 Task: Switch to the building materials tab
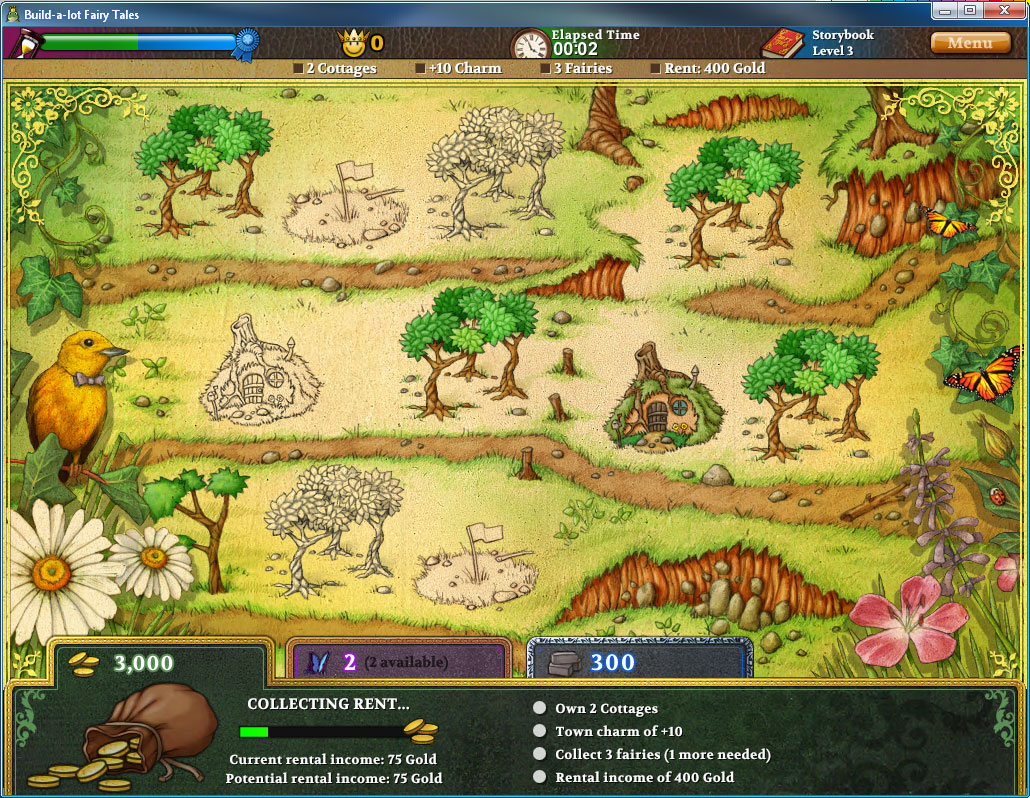(x=638, y=662)
